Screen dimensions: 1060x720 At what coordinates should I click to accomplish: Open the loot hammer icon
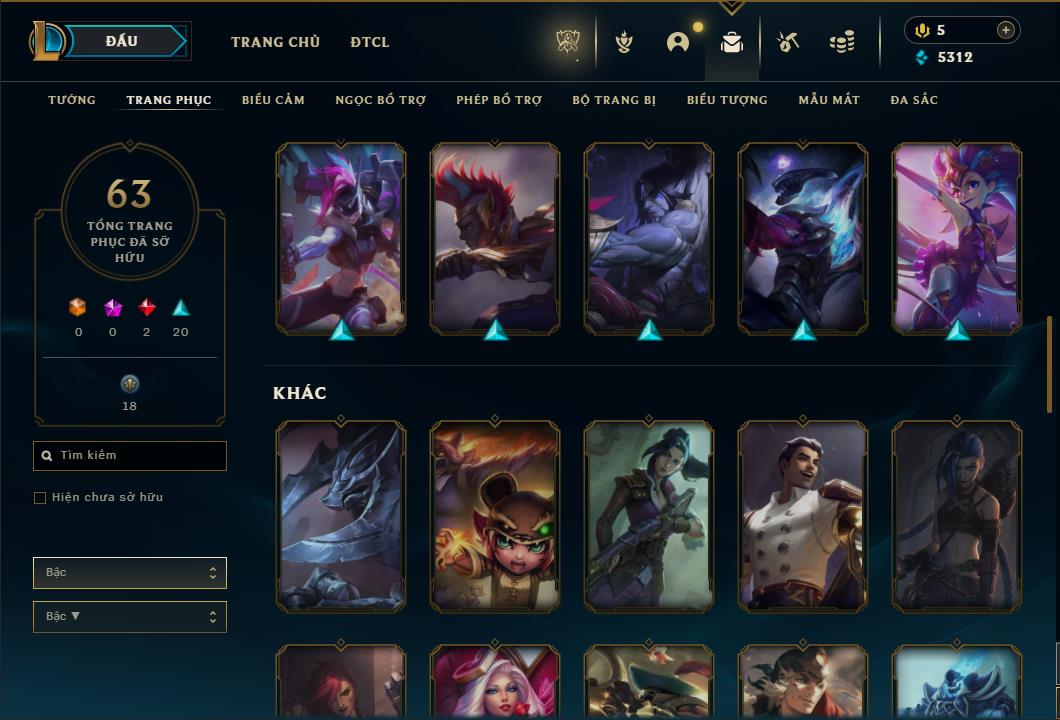point(788,42)
